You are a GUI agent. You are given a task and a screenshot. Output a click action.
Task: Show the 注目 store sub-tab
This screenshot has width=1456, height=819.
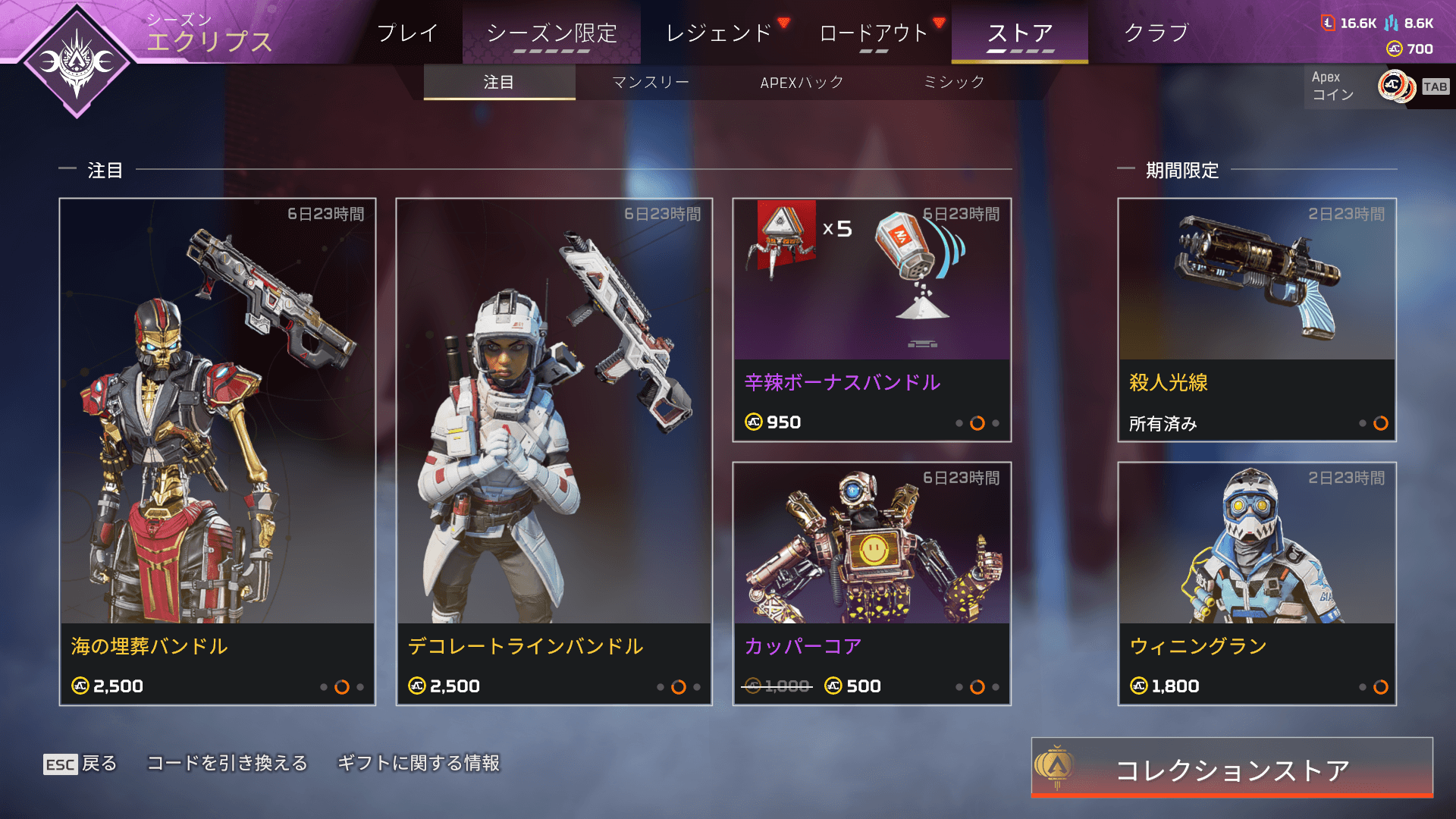point(499,82)
